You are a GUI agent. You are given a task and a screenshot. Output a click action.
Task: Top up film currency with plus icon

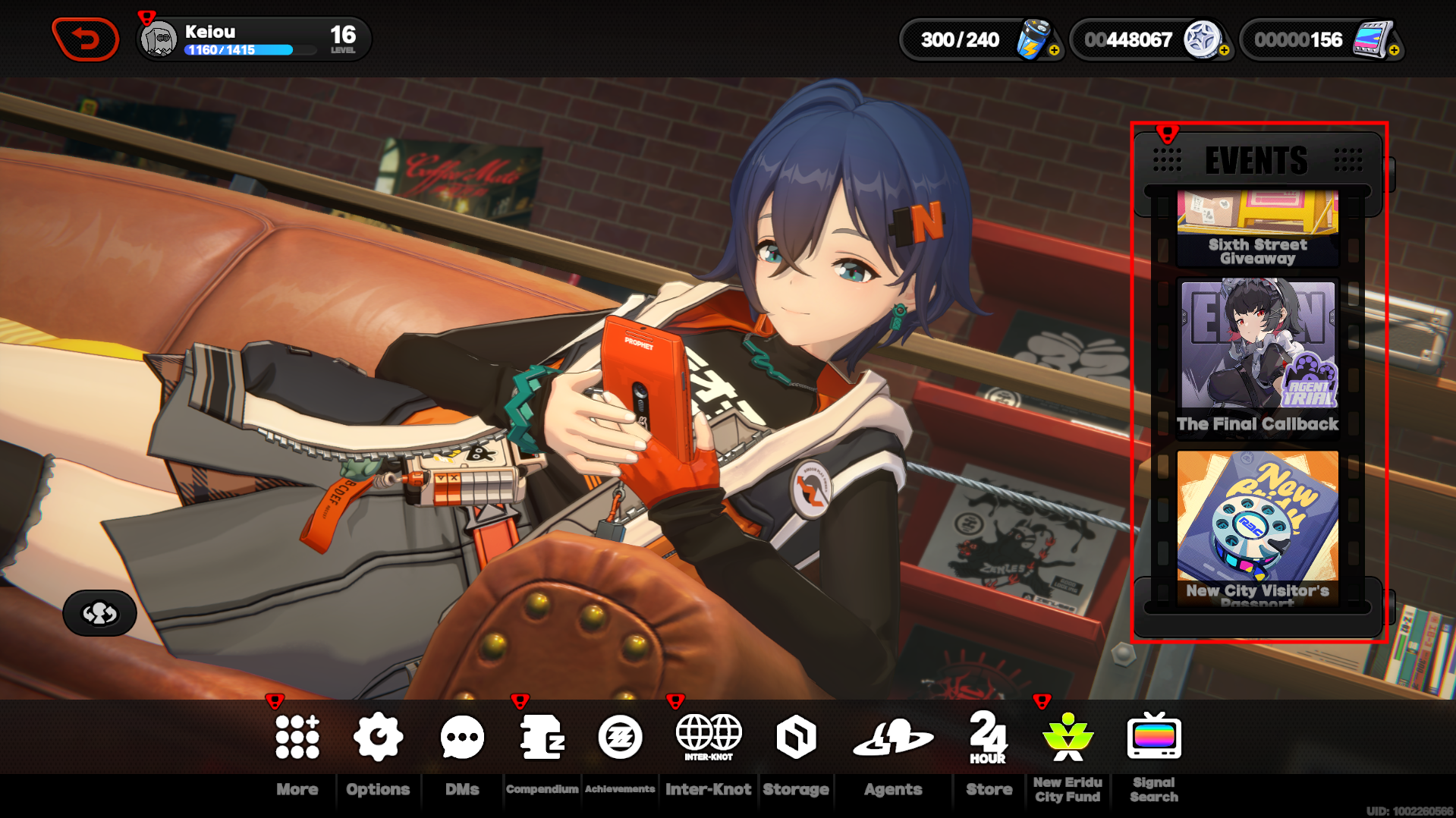1394,50
